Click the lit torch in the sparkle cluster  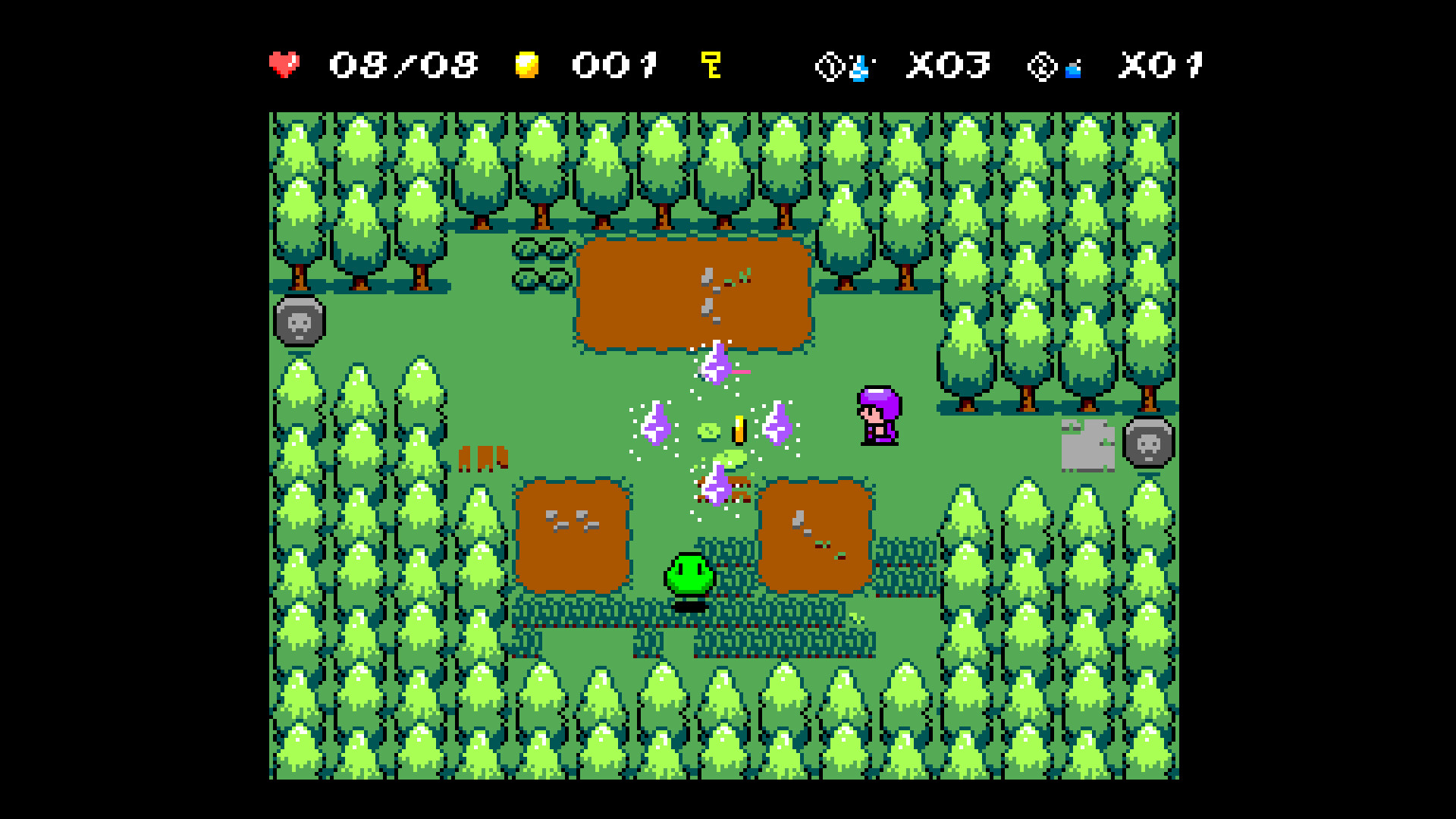click(738, 428)
